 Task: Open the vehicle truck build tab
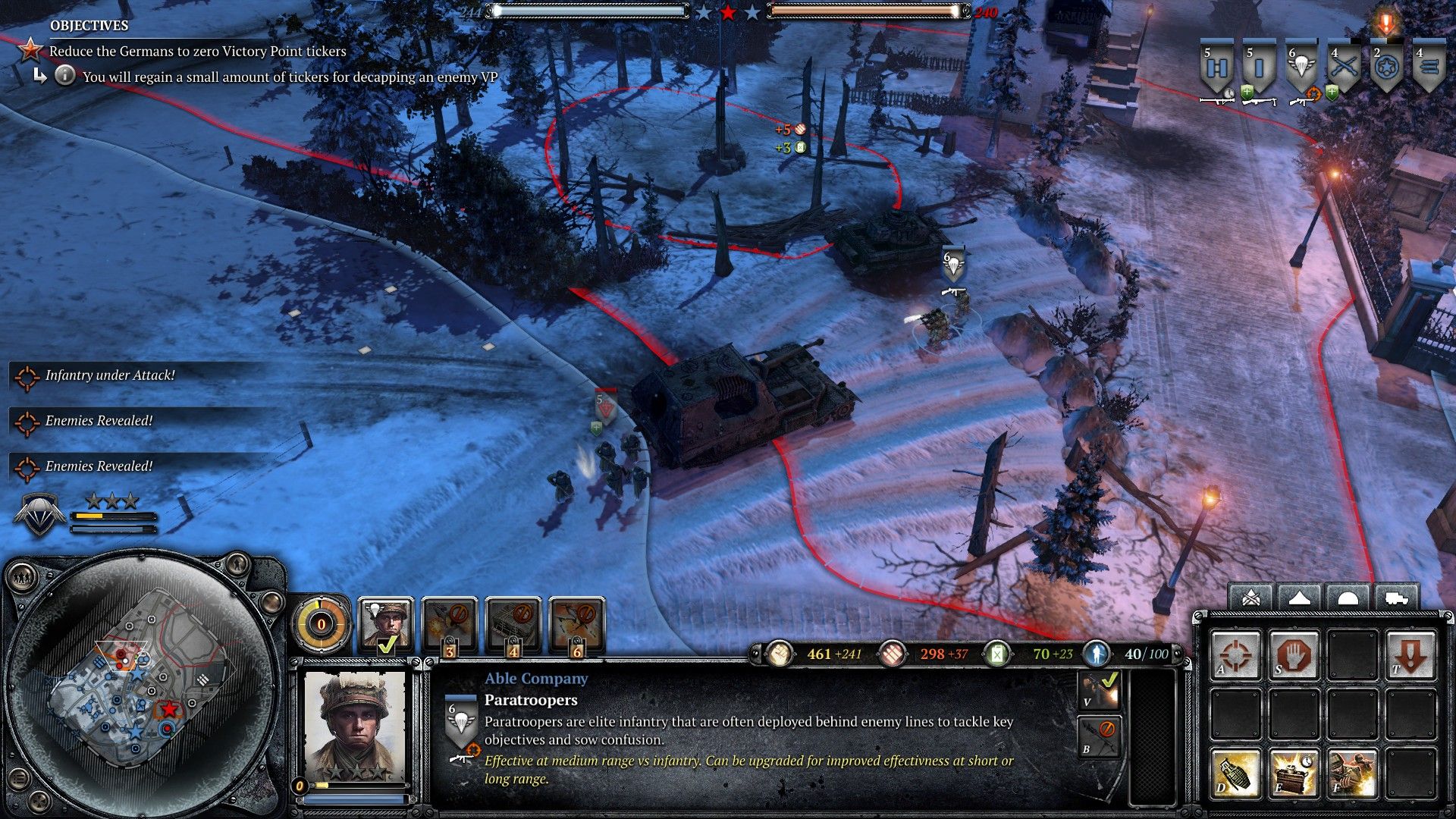point(1396,598)
